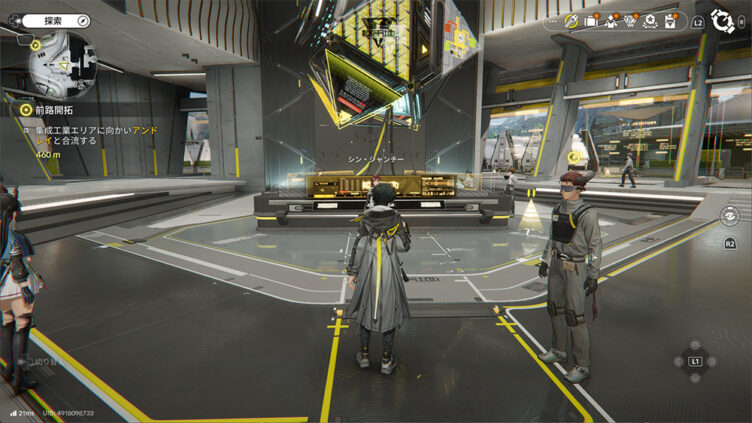Viewport: 752px width, 423px height.
Task: Open the star medal icon
Action: coord(649,20)
